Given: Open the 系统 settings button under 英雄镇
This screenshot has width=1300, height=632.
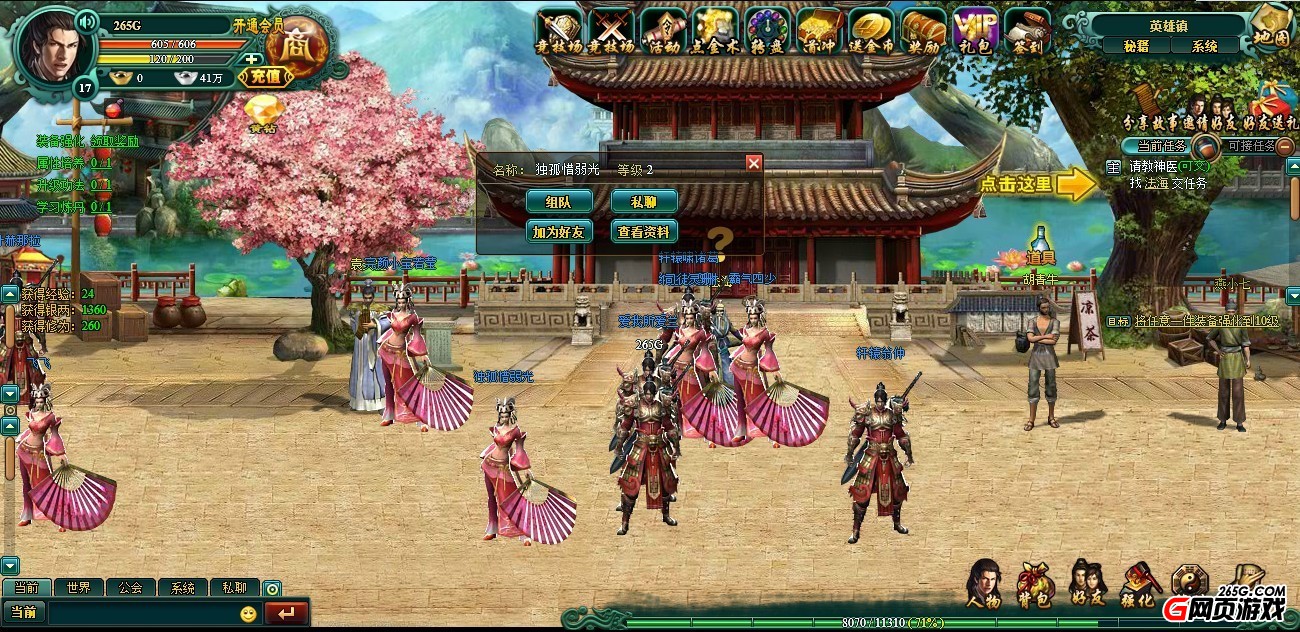Looking at the screenshot, I should tap(1205, 46).
